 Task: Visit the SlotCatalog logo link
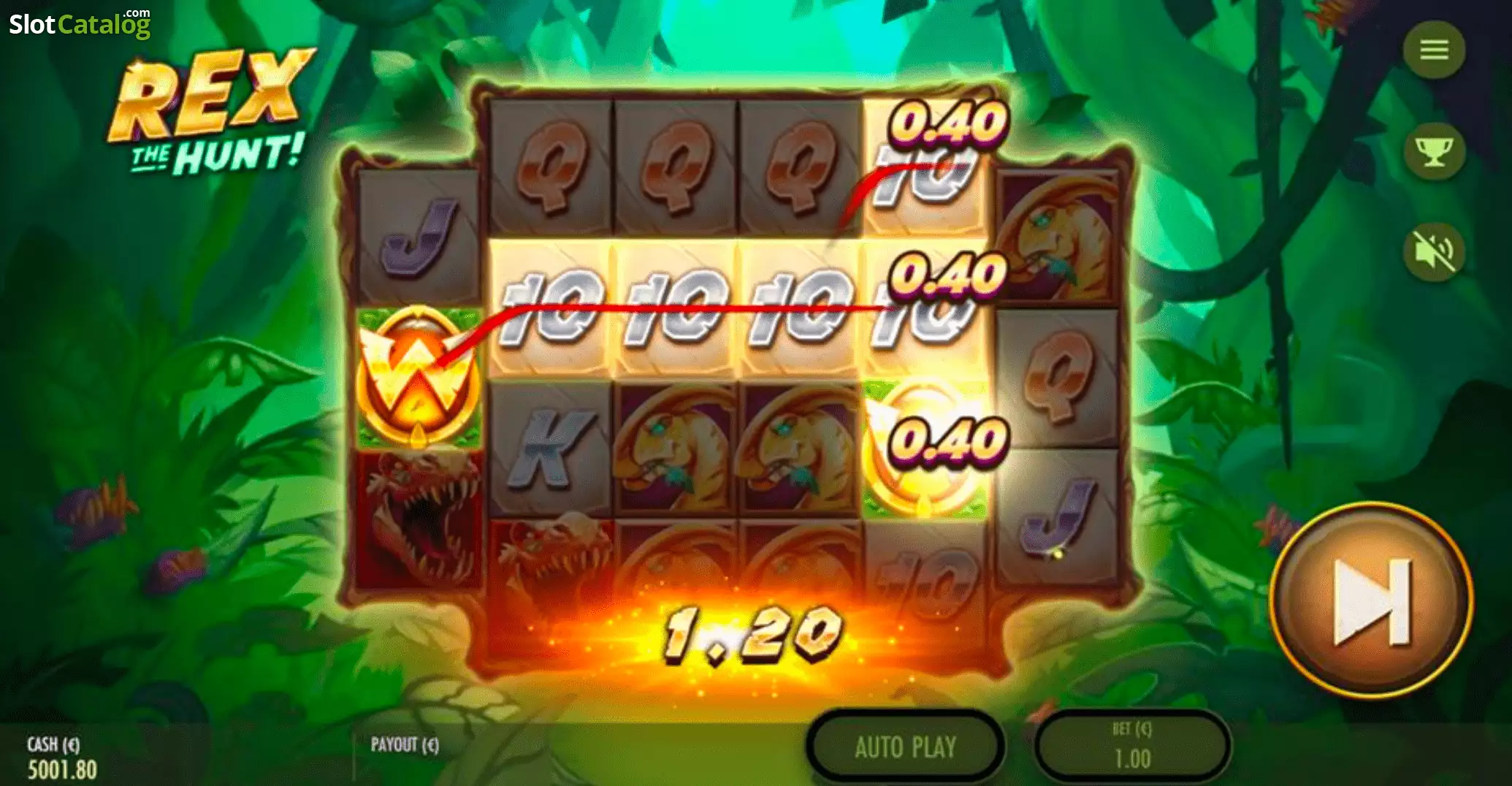80,23
